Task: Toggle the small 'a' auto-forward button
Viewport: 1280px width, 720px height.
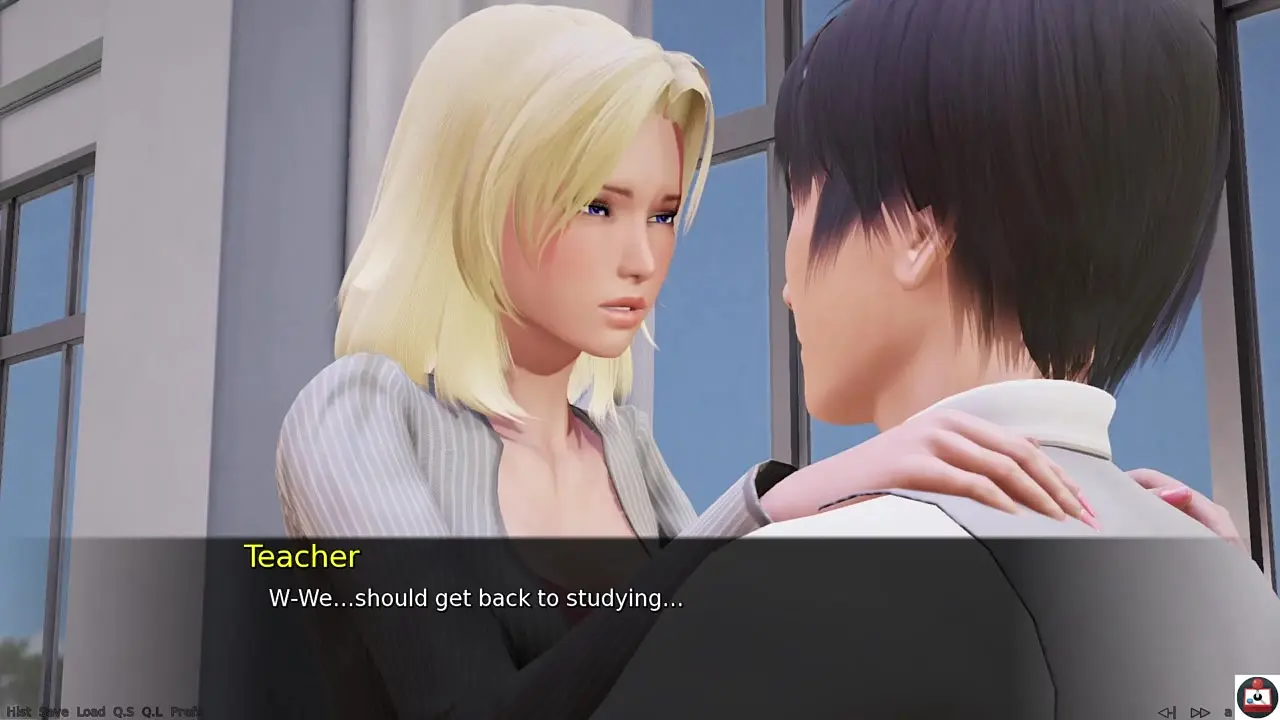Action: coord(1227,712)
